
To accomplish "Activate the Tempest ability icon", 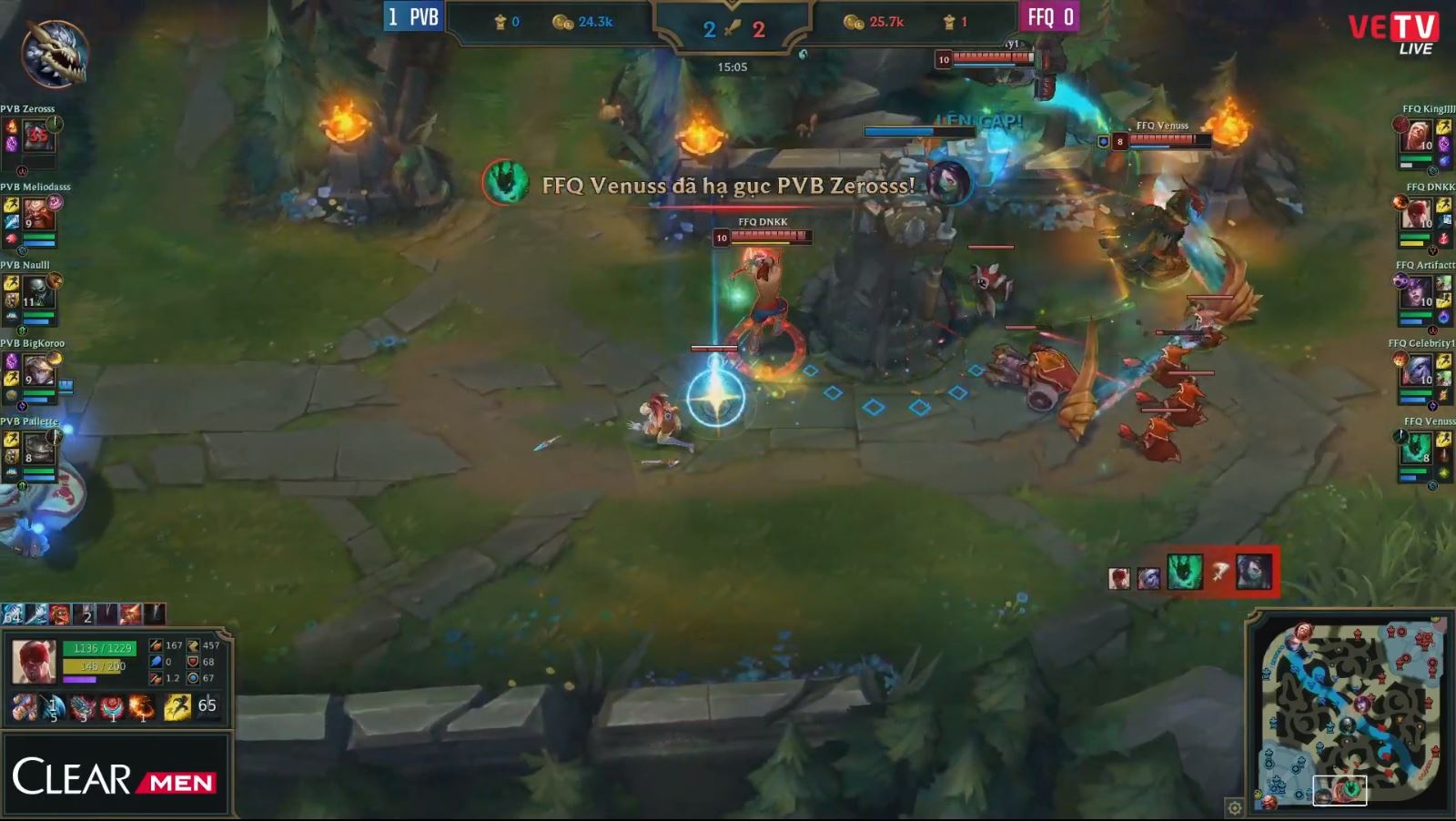I will [112, 706].
